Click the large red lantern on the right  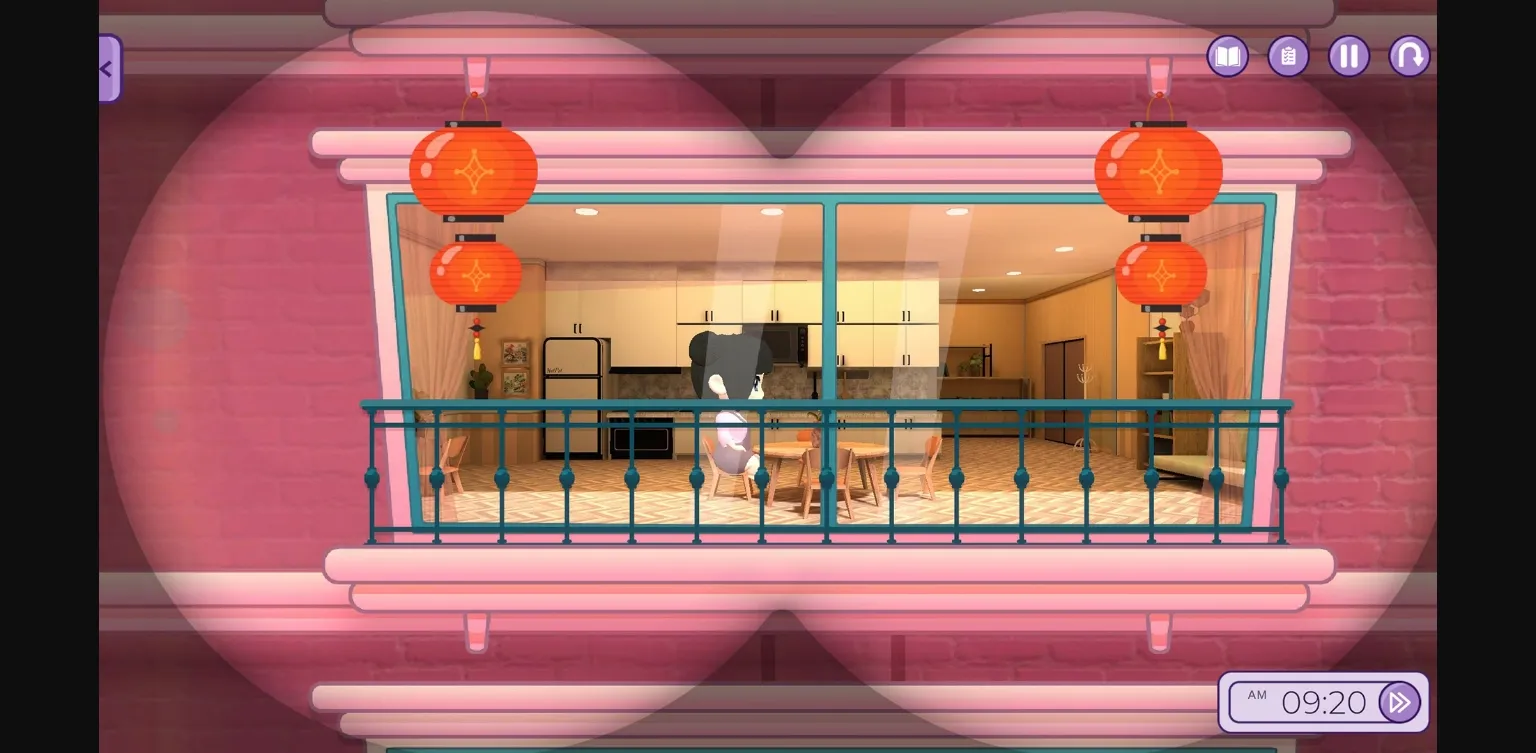1159,170
